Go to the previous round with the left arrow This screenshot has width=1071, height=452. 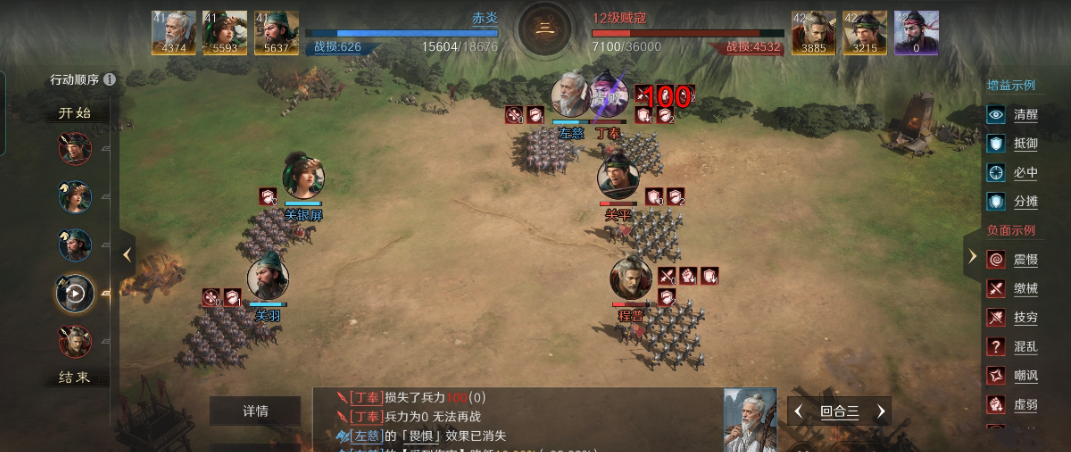797,411
